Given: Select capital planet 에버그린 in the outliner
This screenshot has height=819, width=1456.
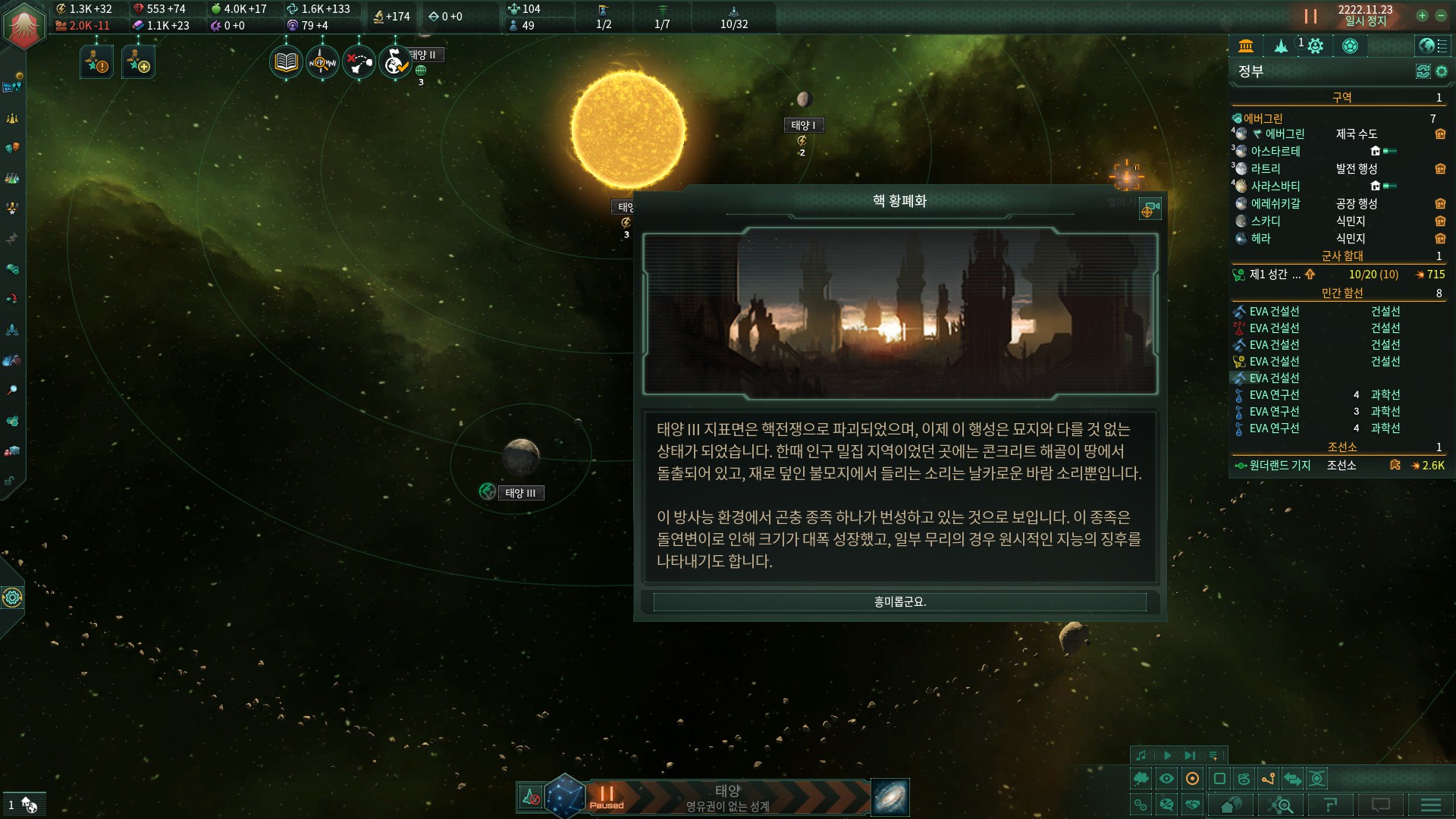Looking at the screenshot, I should click(1285, 134).
